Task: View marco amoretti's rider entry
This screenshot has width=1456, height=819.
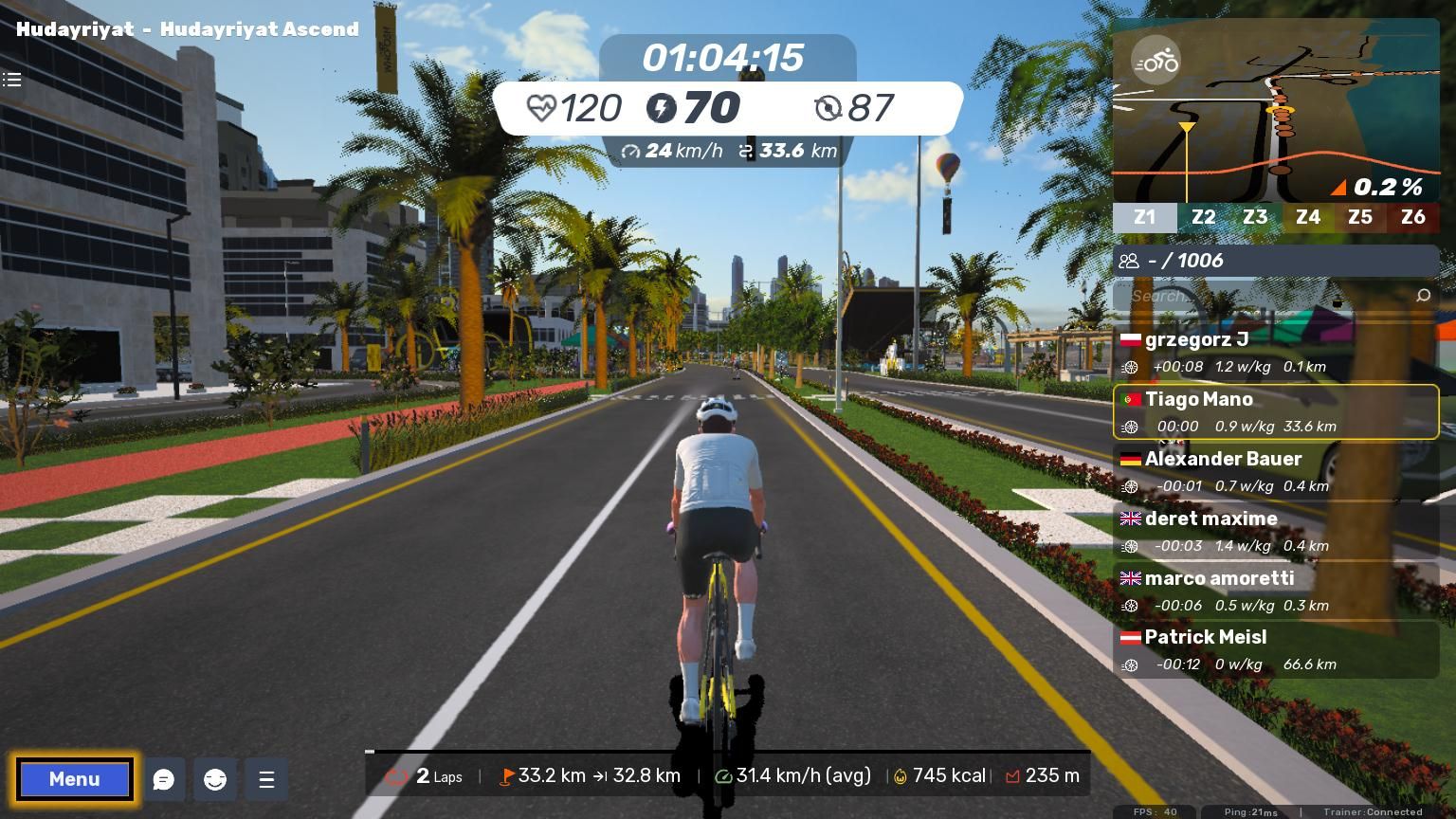Action: 1275,591
